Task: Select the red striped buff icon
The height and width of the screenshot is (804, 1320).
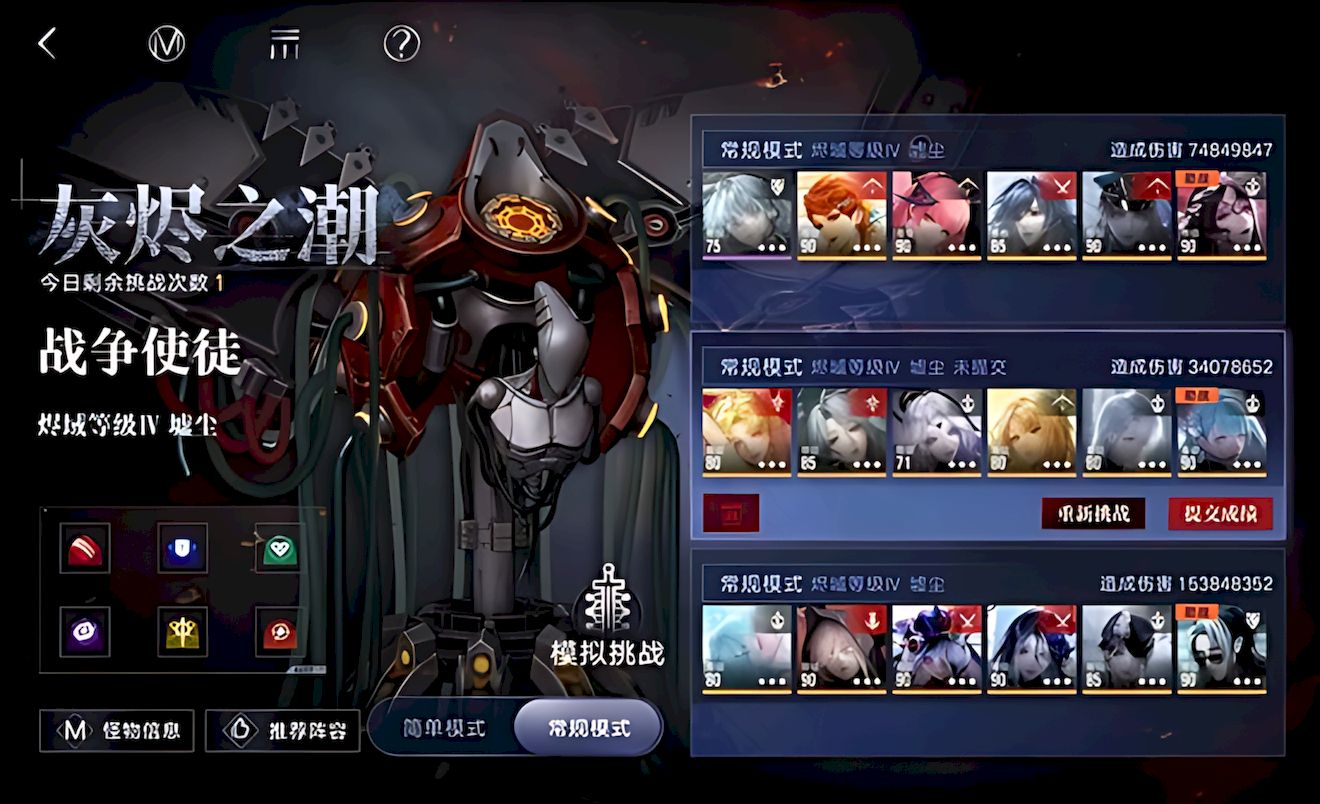Action: click(x=84, y=548)
